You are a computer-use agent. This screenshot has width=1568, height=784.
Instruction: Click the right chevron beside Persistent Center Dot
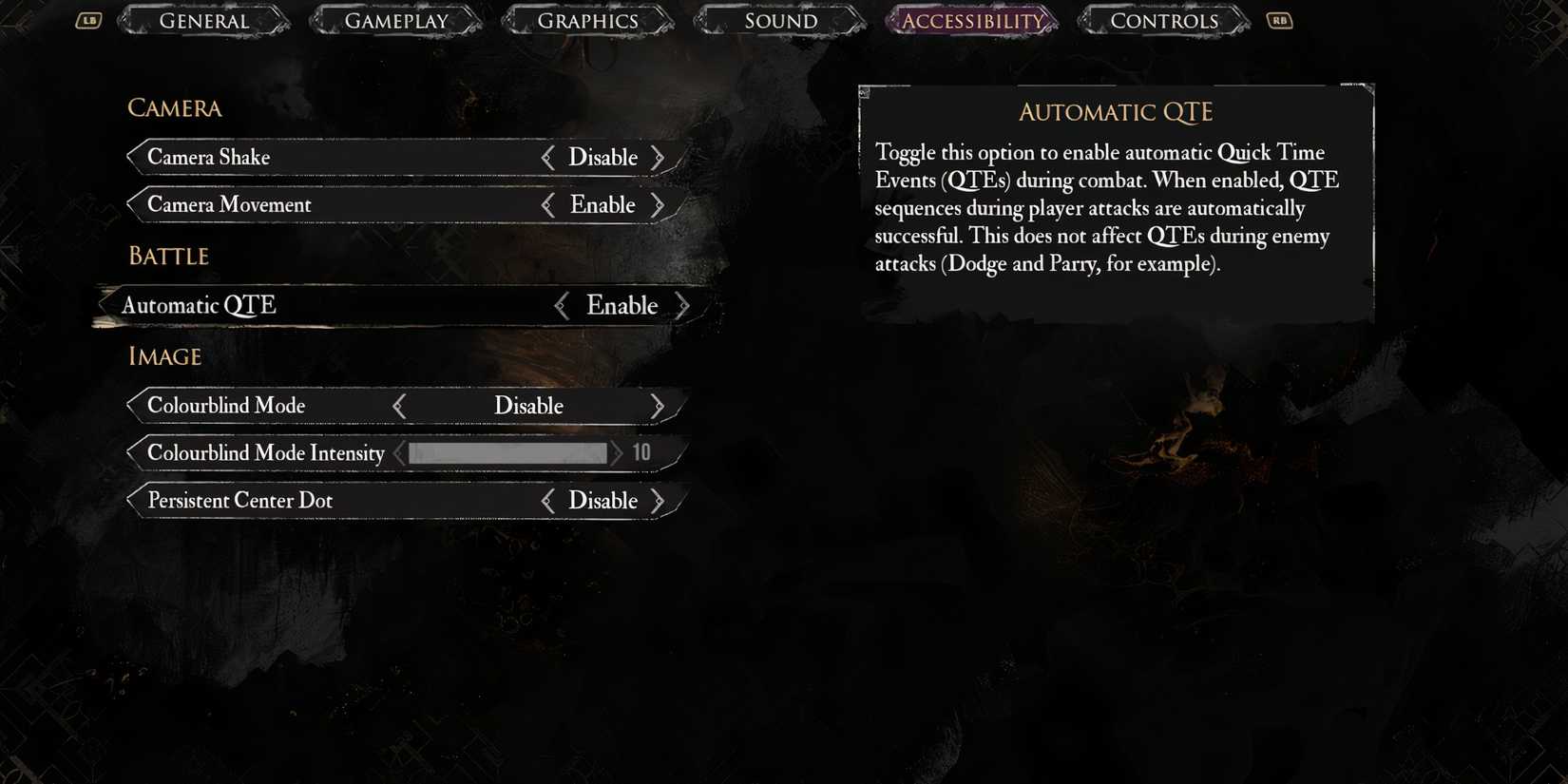pyautogui.click(x=659, y=501)
